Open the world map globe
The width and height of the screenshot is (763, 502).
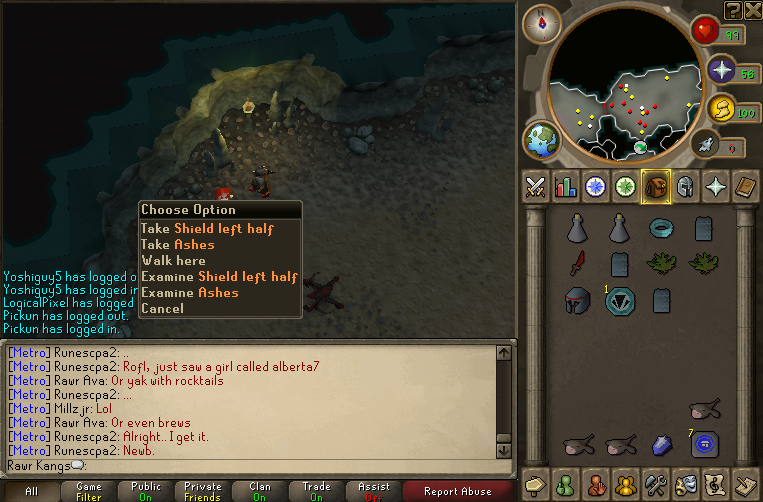pyautogui.click(x=540, y=140)
